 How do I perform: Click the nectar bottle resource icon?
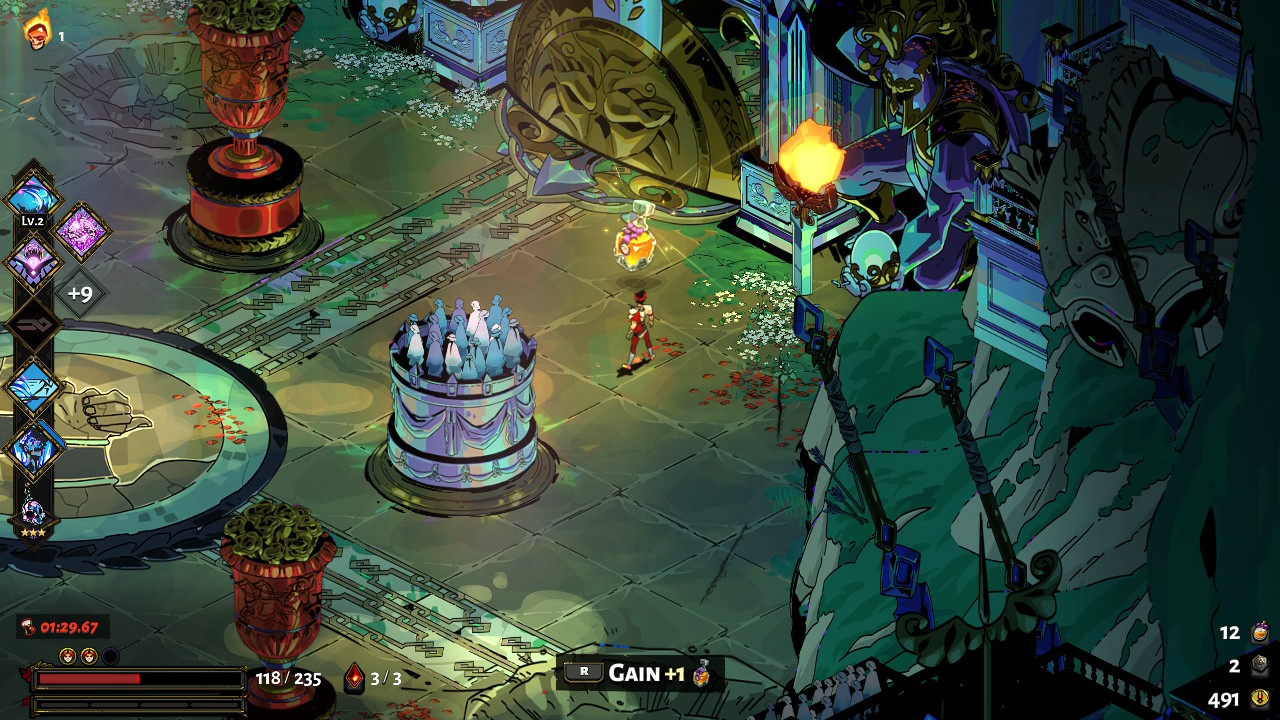point(1260,632)
